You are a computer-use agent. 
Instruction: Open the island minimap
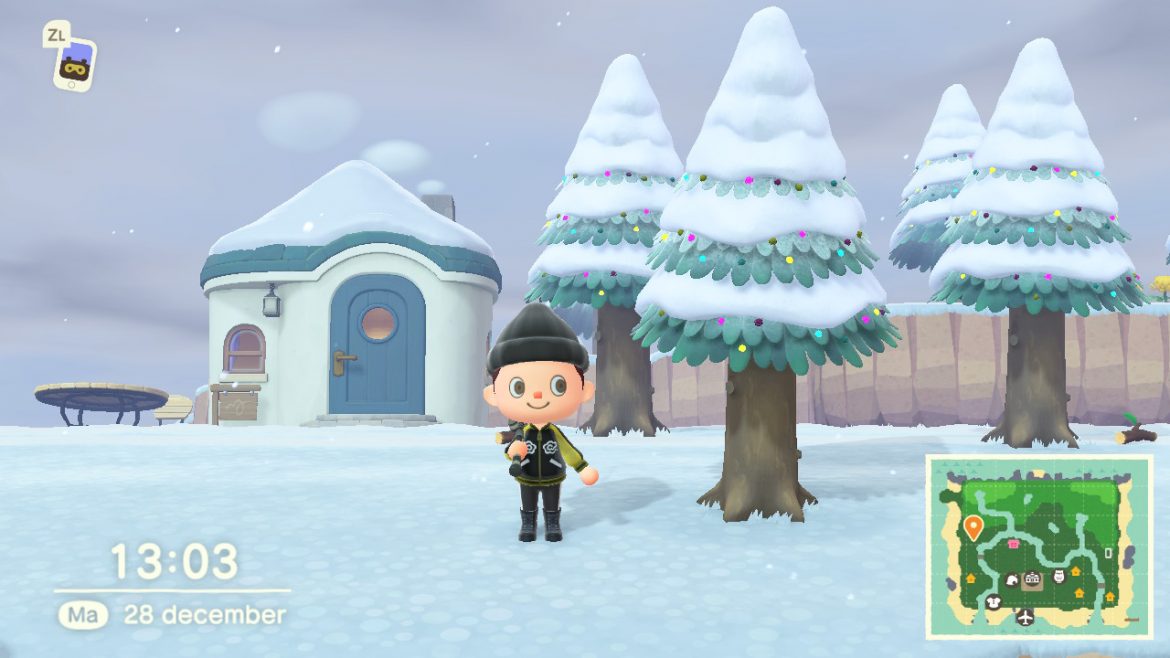1038,546
